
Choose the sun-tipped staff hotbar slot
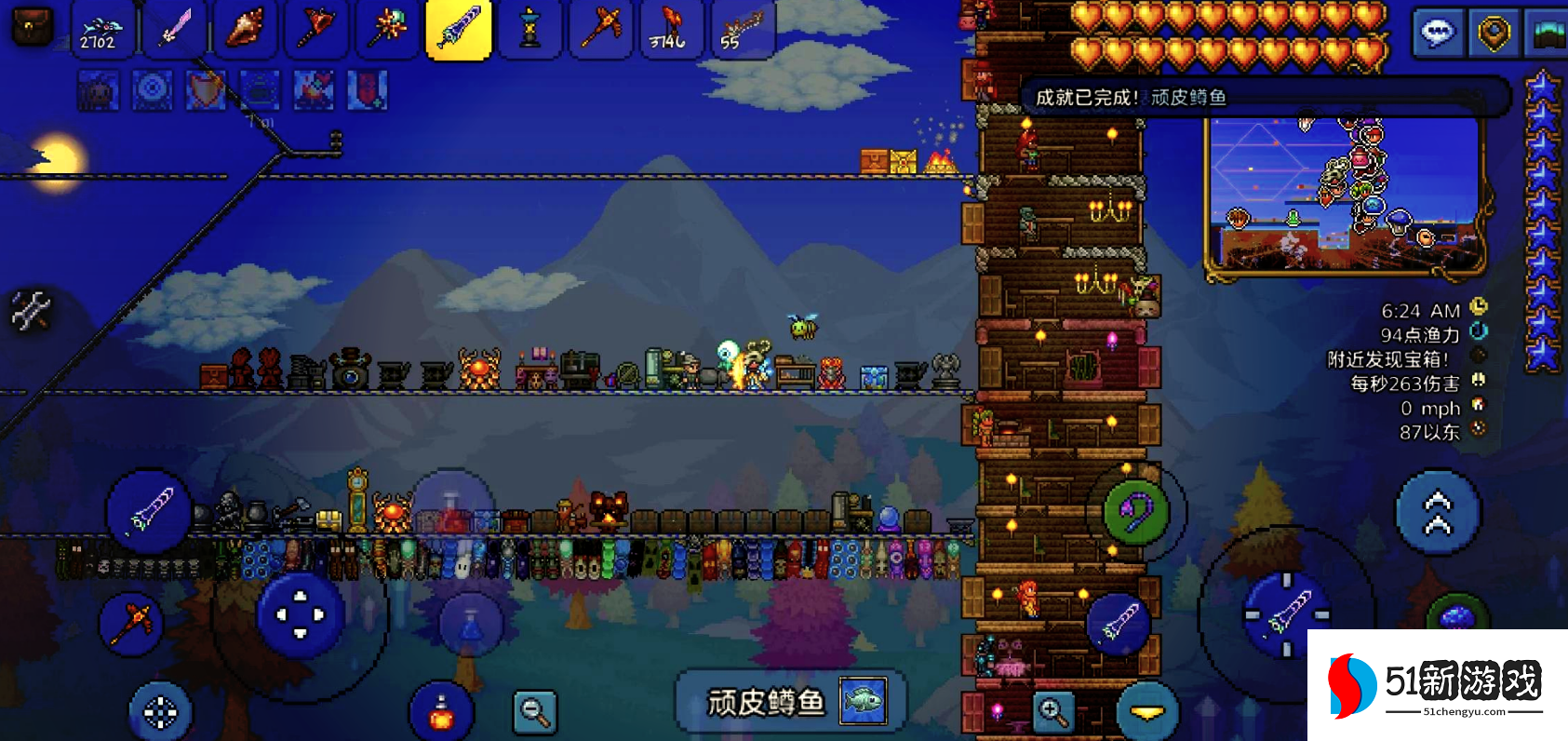pos(387,29)
